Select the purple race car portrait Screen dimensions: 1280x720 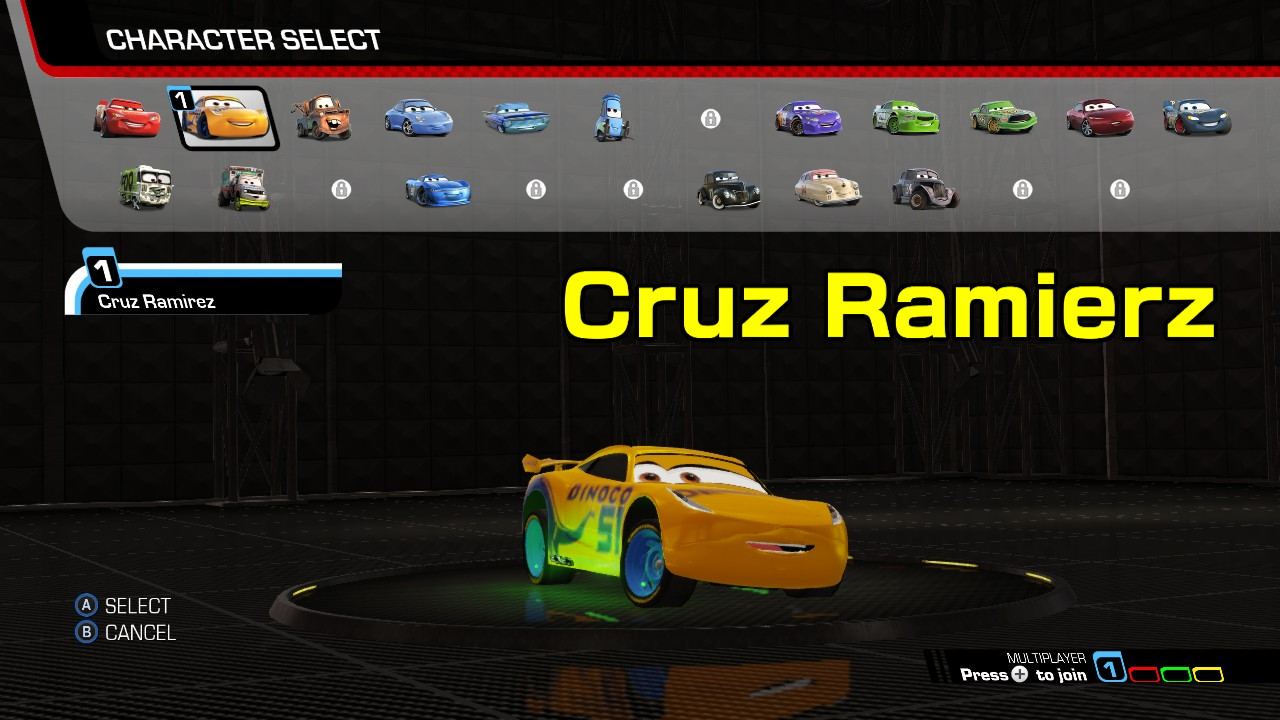(x=808, y=118)
